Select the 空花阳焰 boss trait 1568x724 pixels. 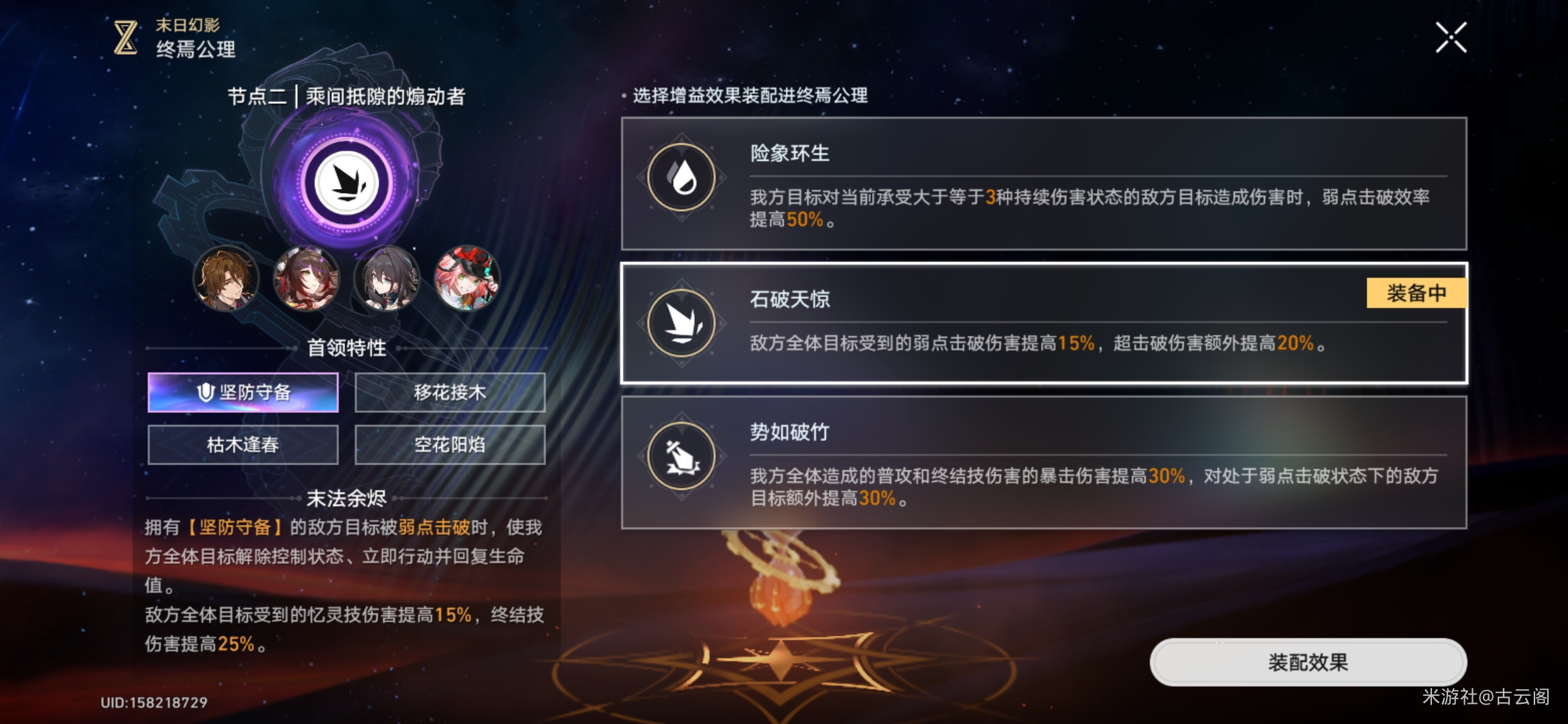450,444
